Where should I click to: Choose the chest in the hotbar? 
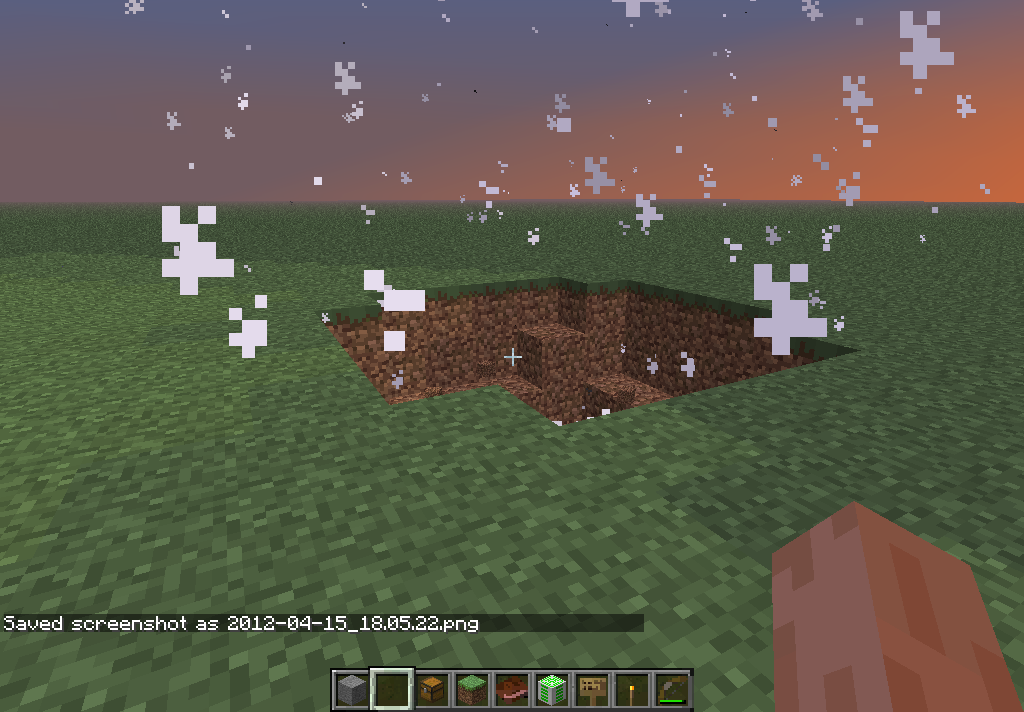[x=432, y=690]
